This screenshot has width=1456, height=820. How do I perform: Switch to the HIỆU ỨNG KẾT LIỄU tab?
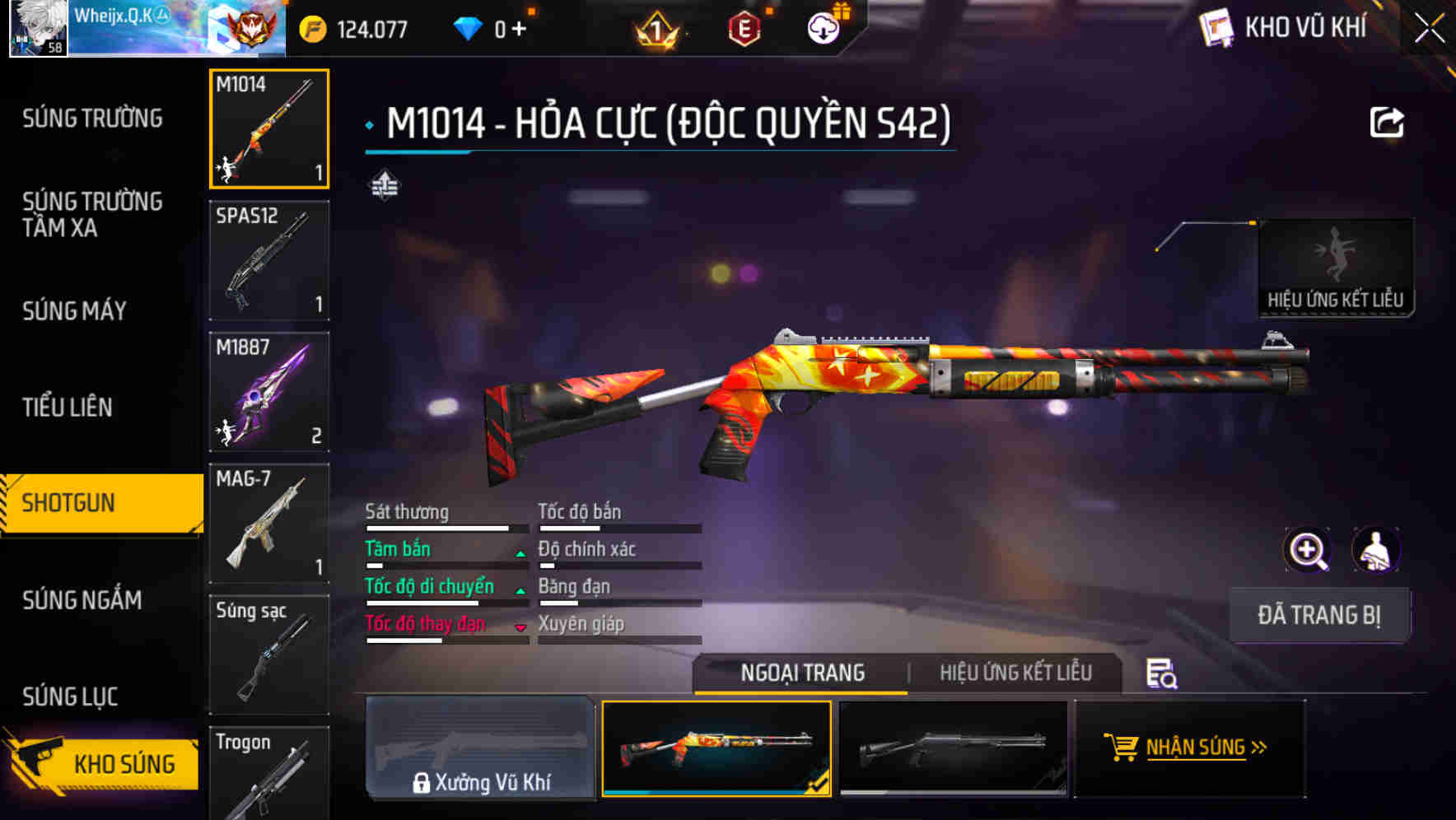point(1015,673)
